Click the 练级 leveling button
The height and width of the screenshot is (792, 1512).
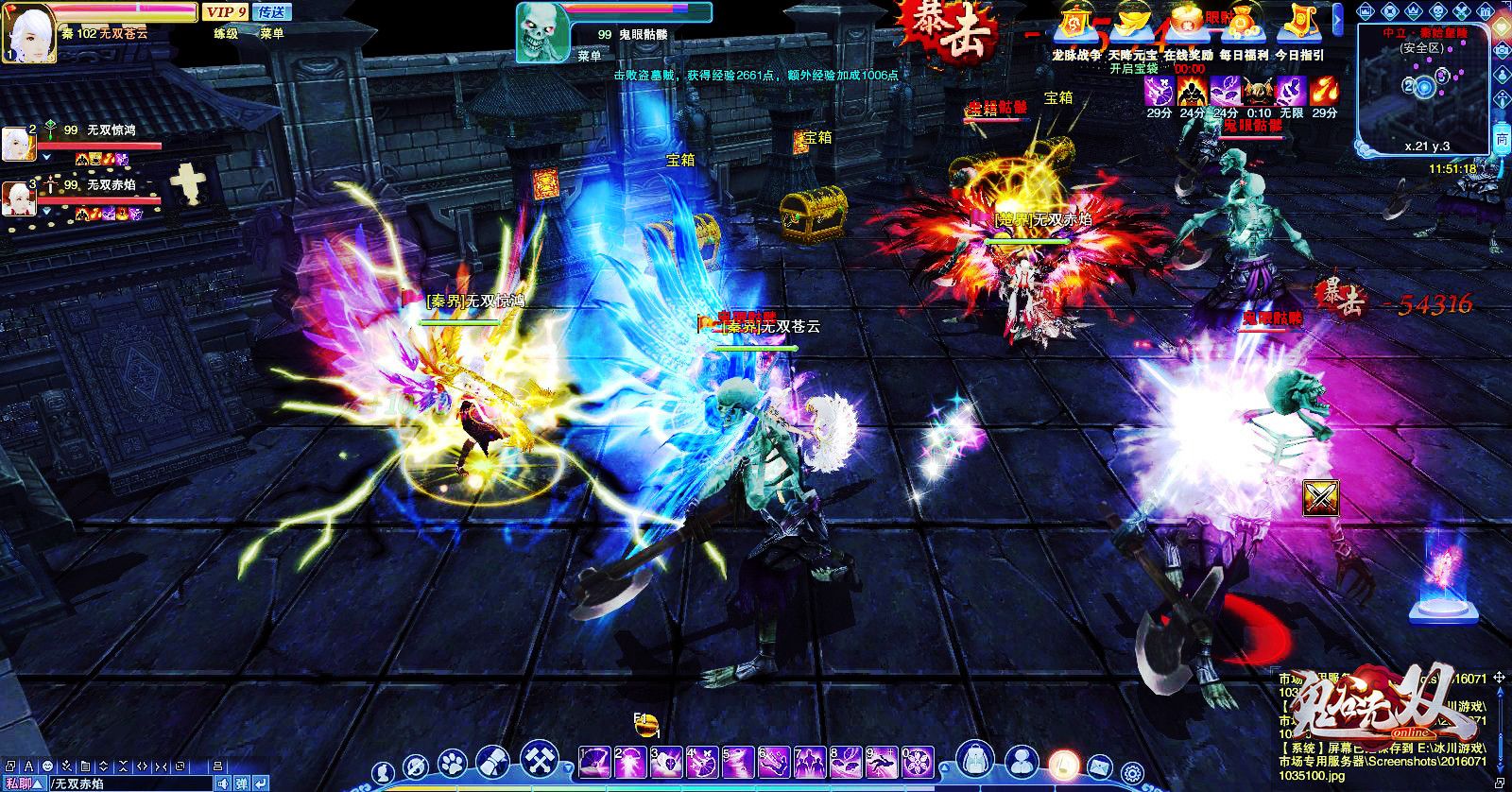coord(225,33)
